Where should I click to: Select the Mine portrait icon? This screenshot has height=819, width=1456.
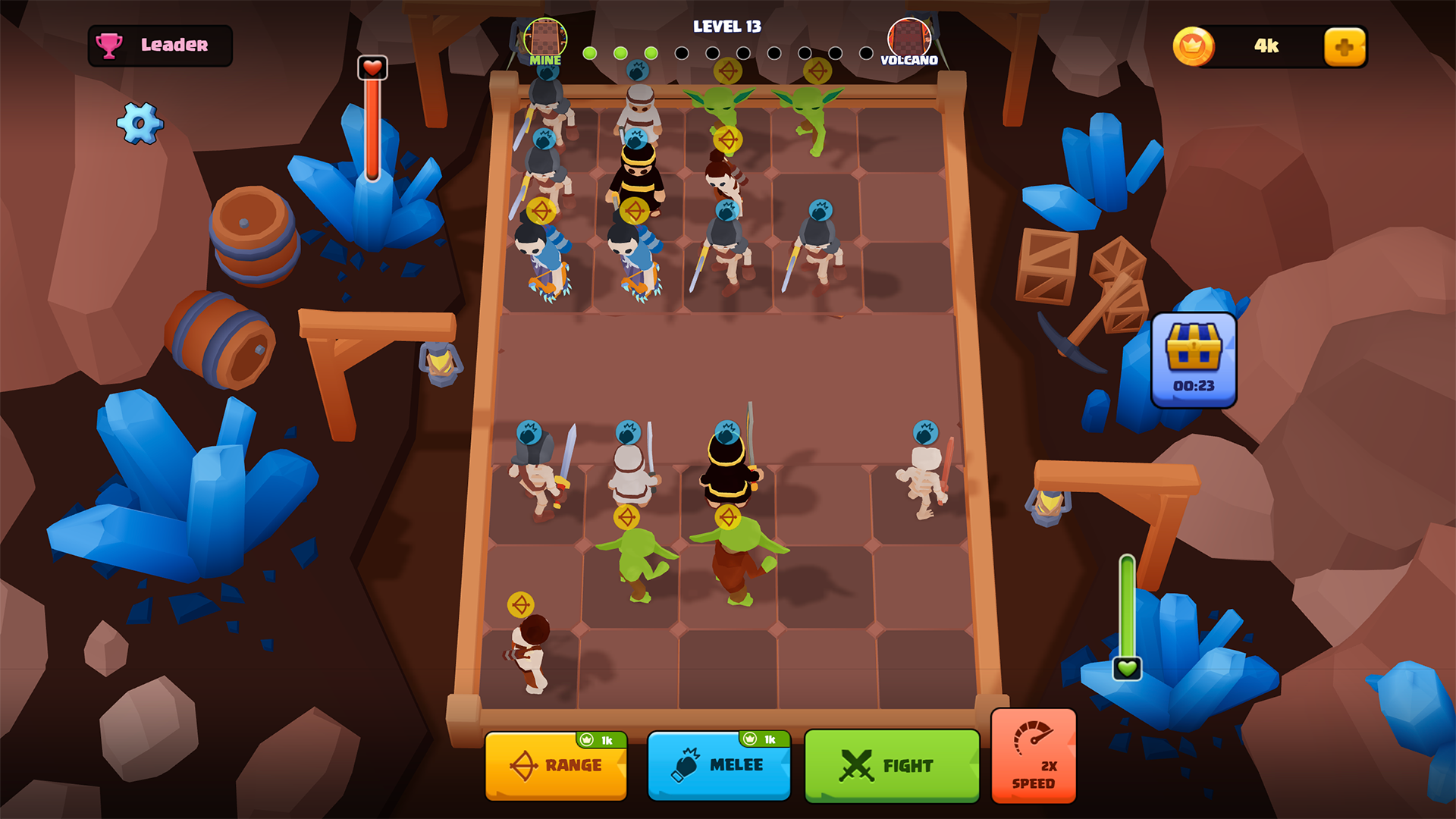pyautogui.click(x=545, y=34)
